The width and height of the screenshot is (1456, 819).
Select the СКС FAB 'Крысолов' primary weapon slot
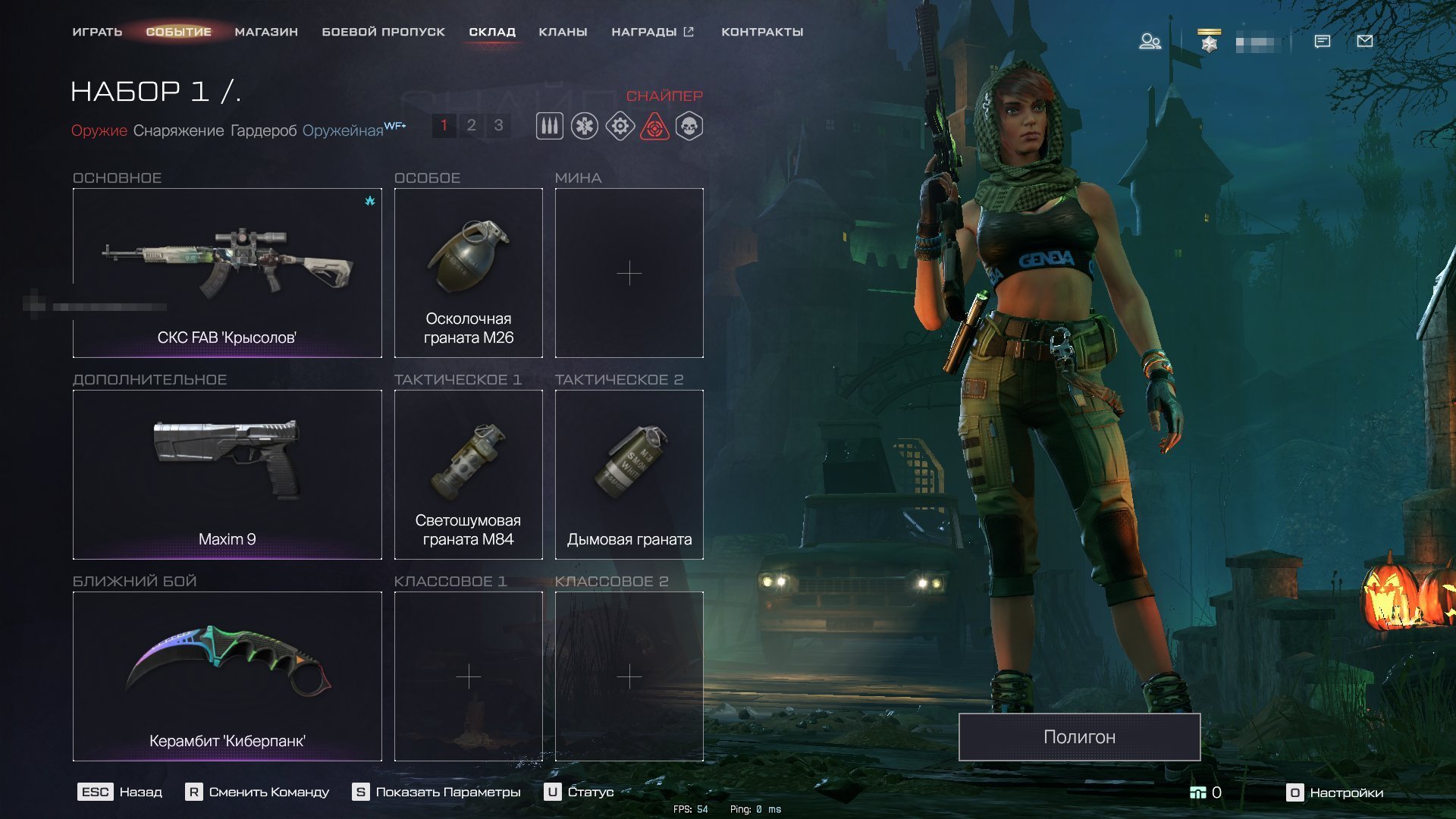pos(227,273)
